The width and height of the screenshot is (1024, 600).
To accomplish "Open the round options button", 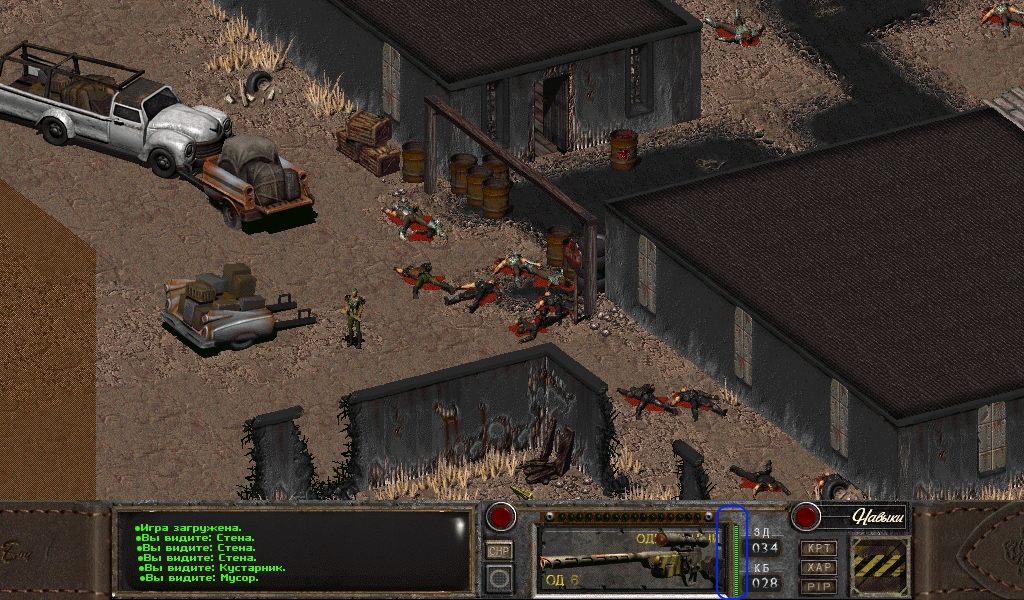I will click(x=499, y=577).
